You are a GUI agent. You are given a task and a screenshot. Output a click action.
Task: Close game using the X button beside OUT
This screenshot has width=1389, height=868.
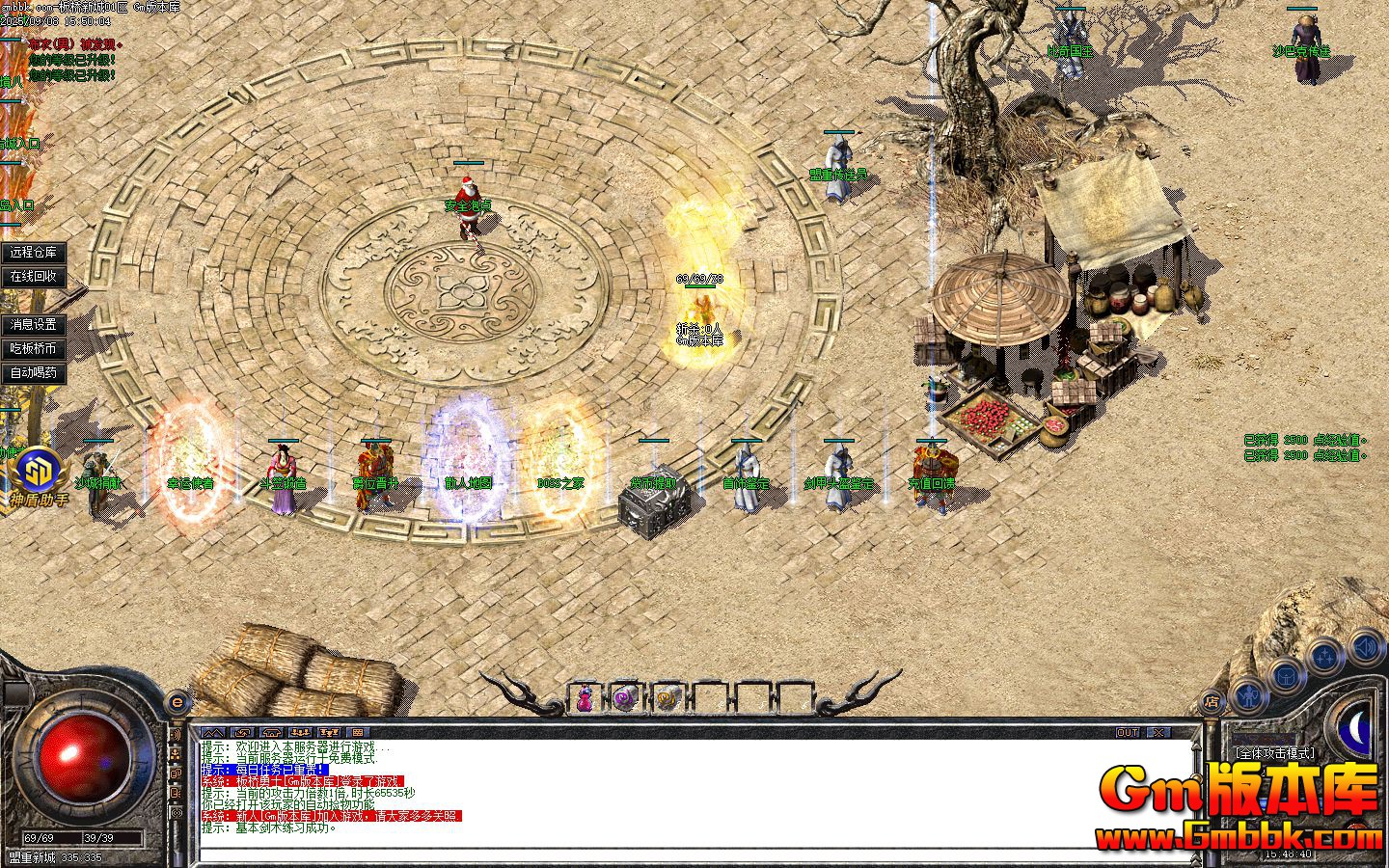click(x=1157, y=733)
